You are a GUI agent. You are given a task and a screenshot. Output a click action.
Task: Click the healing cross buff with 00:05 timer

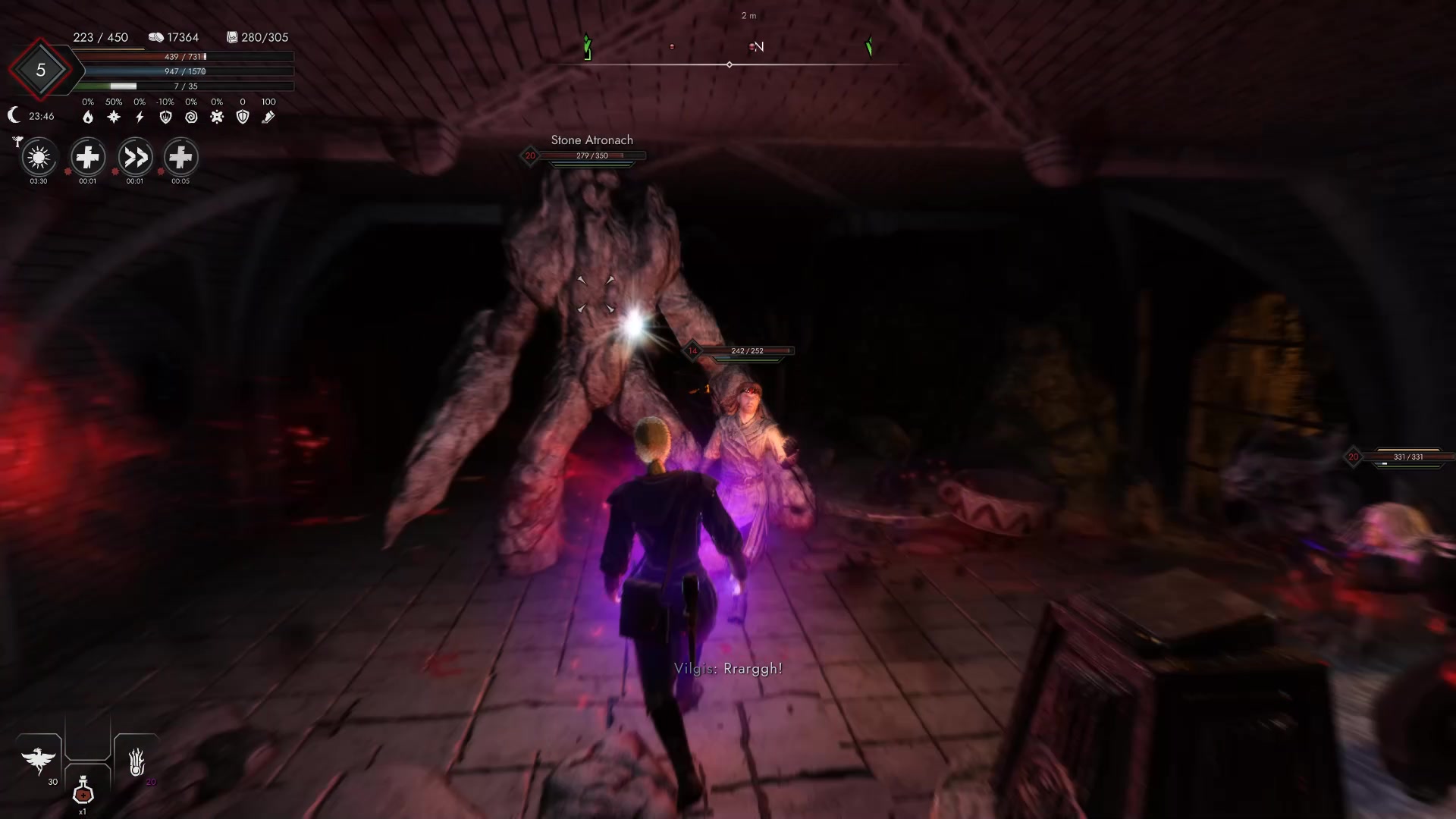coord(180,159)
